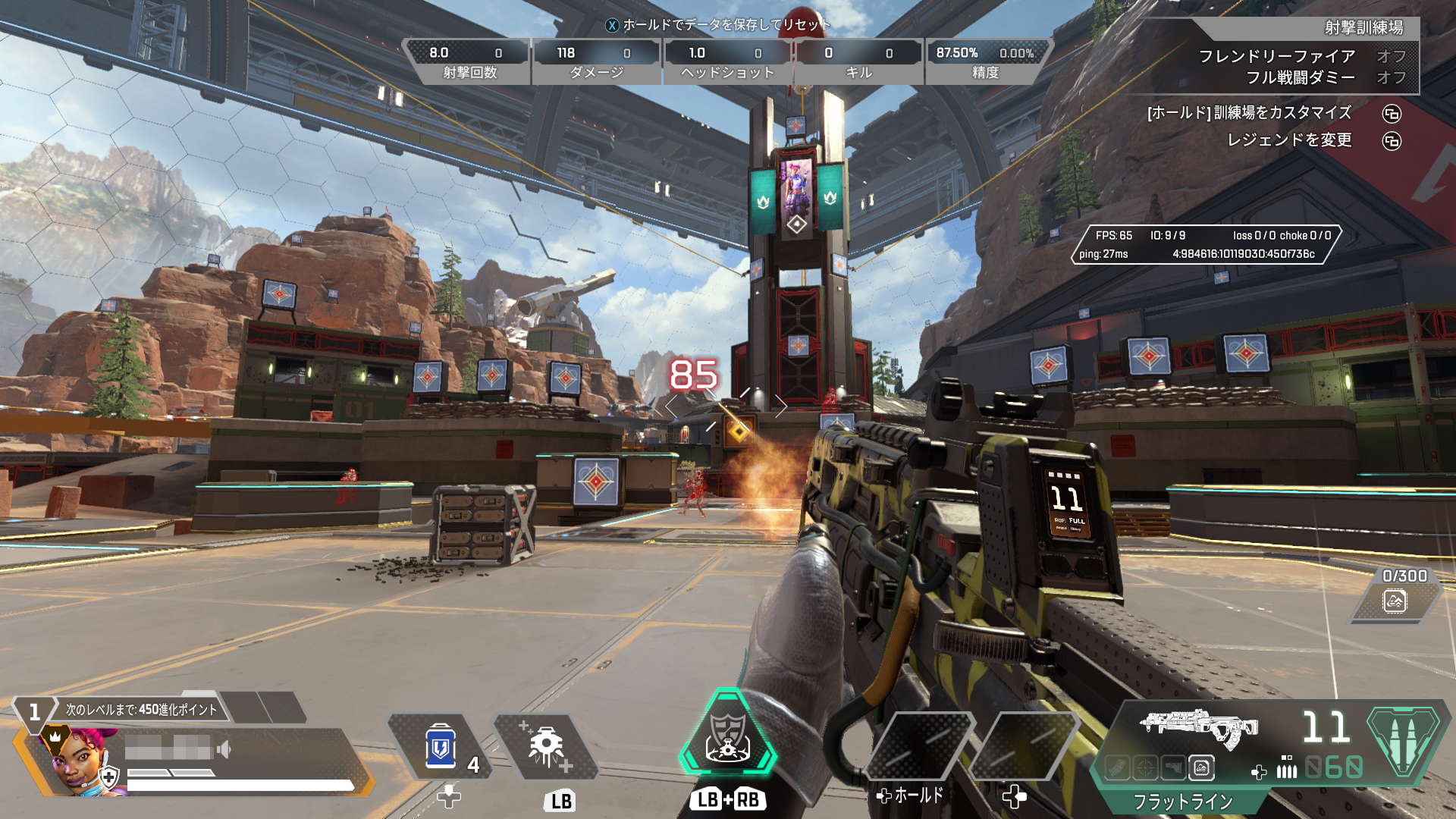1456x819 pixels.
Task: Click the stock attachment slot icon
Action: point(1173,768)
